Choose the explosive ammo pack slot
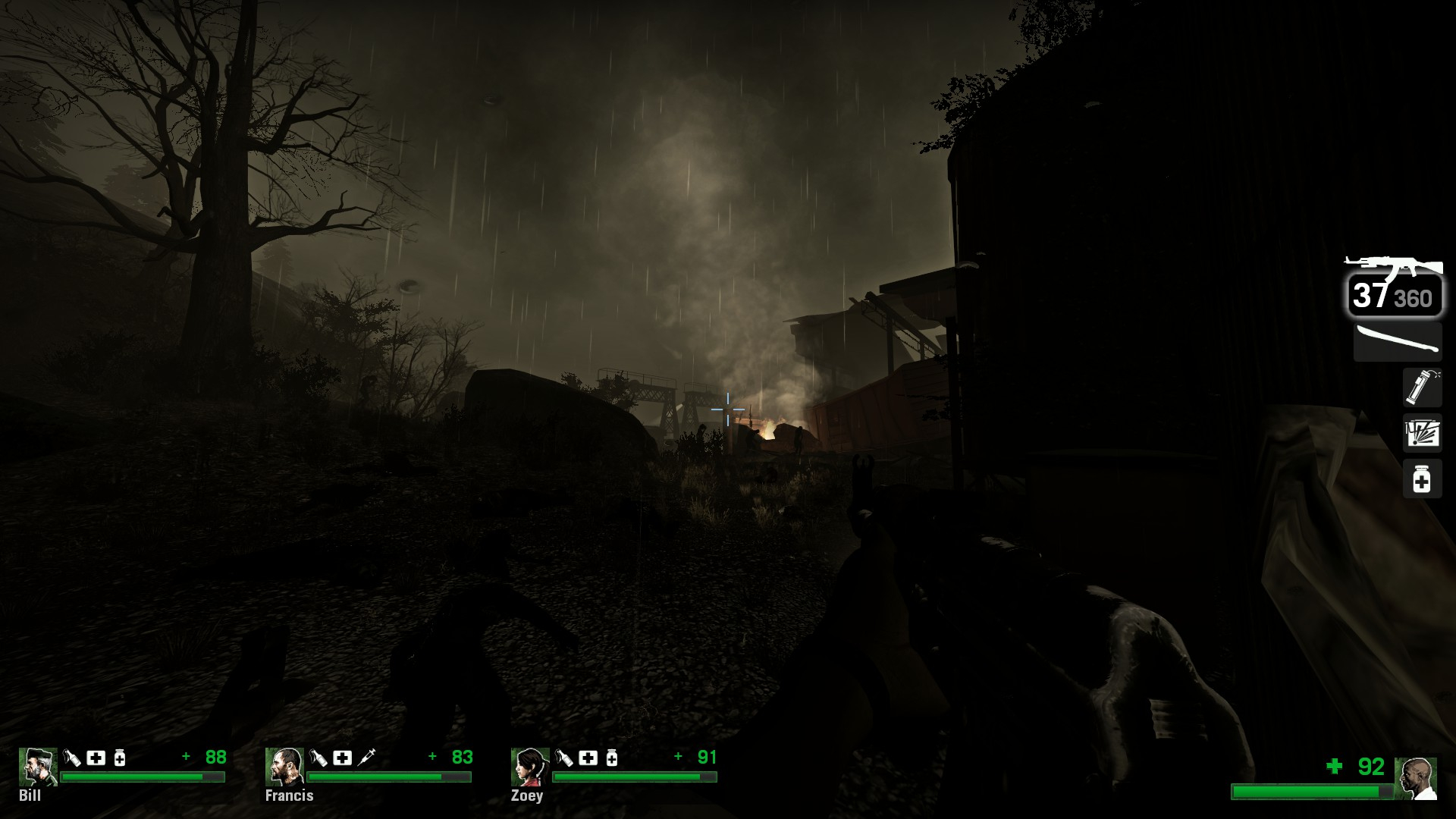The height and width of the screenshot is (819, 1456). (x=1421, y=434)
